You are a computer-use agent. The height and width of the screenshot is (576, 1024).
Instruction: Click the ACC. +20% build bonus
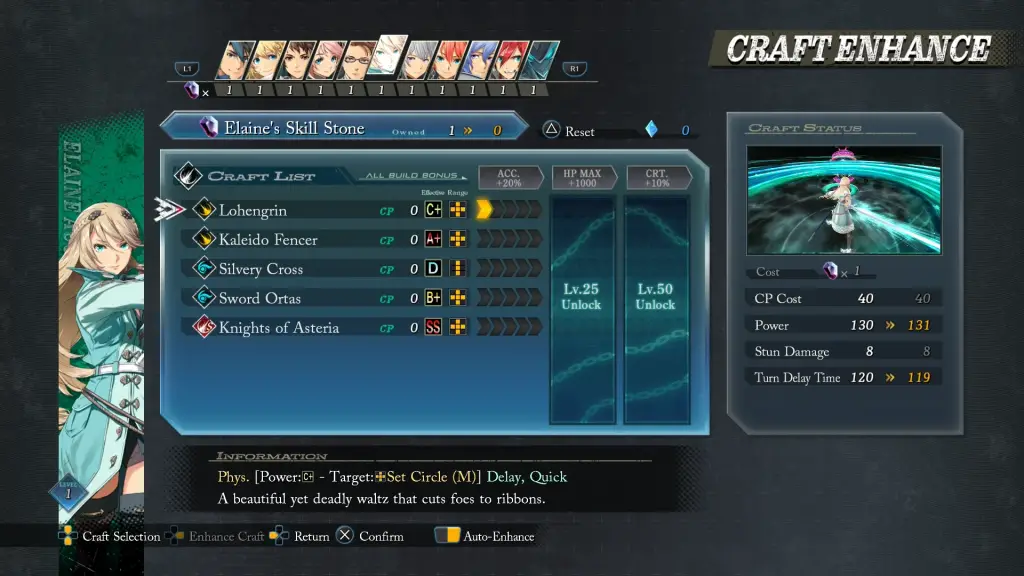click(509, 178)
